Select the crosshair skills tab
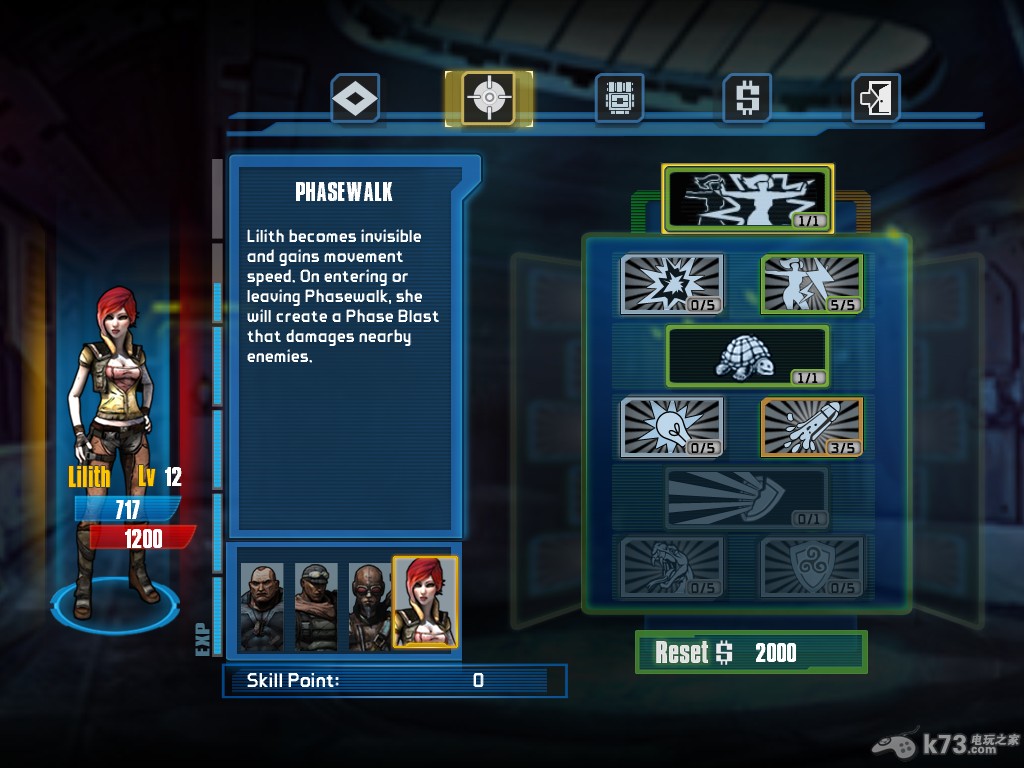This screenshot has height=768, width=1024. click(x=489, y=98)
